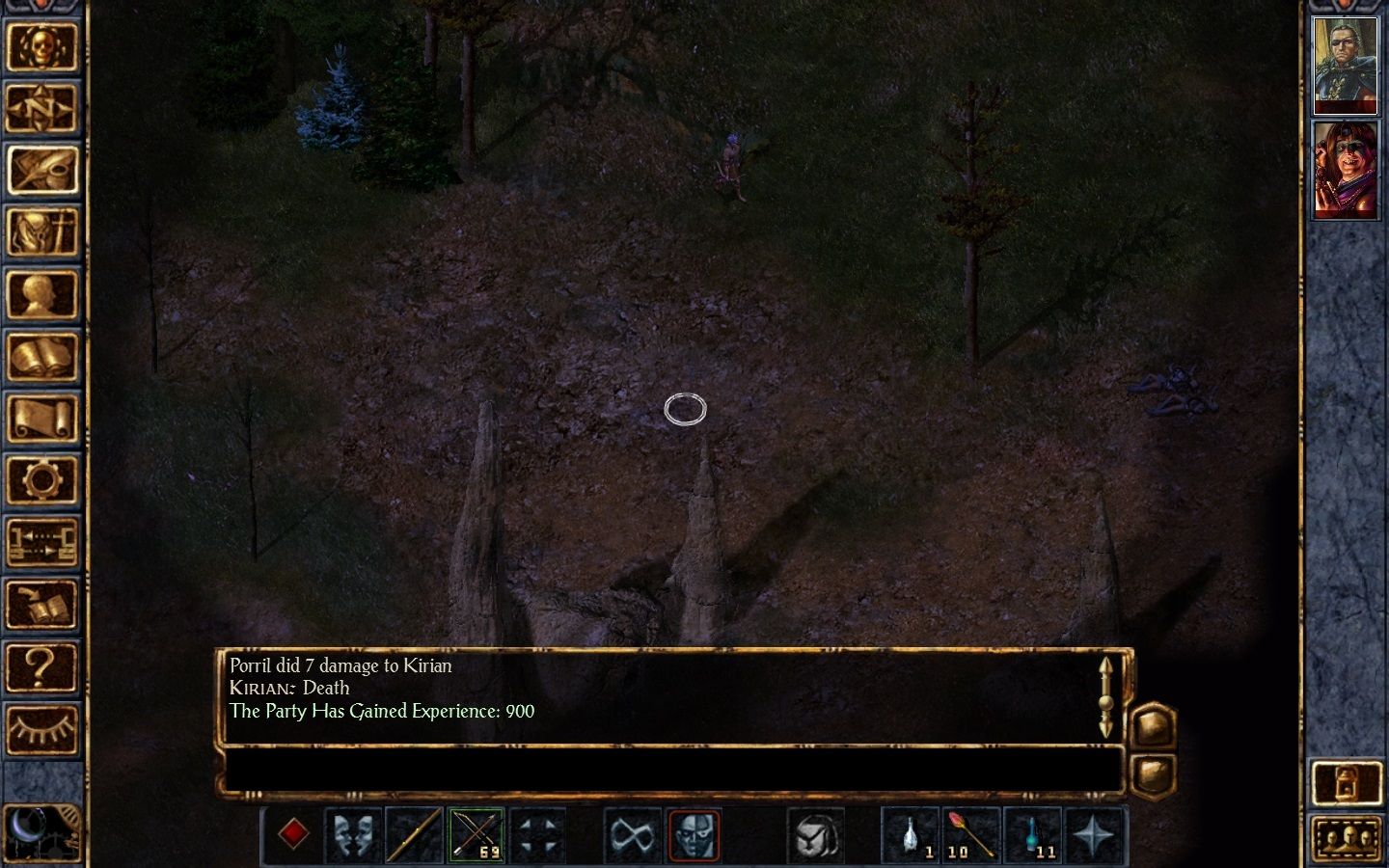The image size is (1389, 868).
Task: Select all party members via bottom-right group button
Action: 1348,837
